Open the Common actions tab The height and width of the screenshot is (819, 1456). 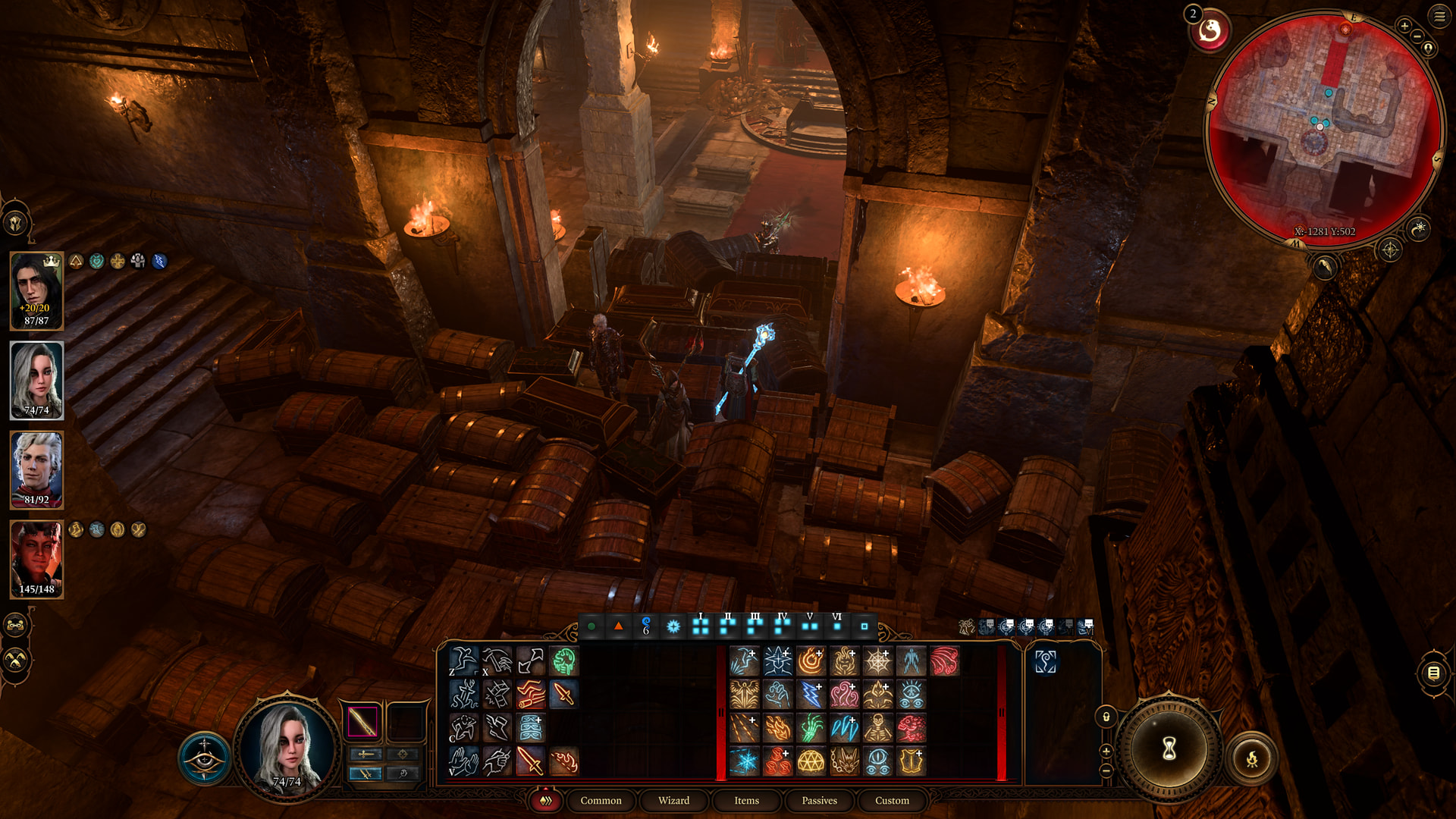[601, 800]
